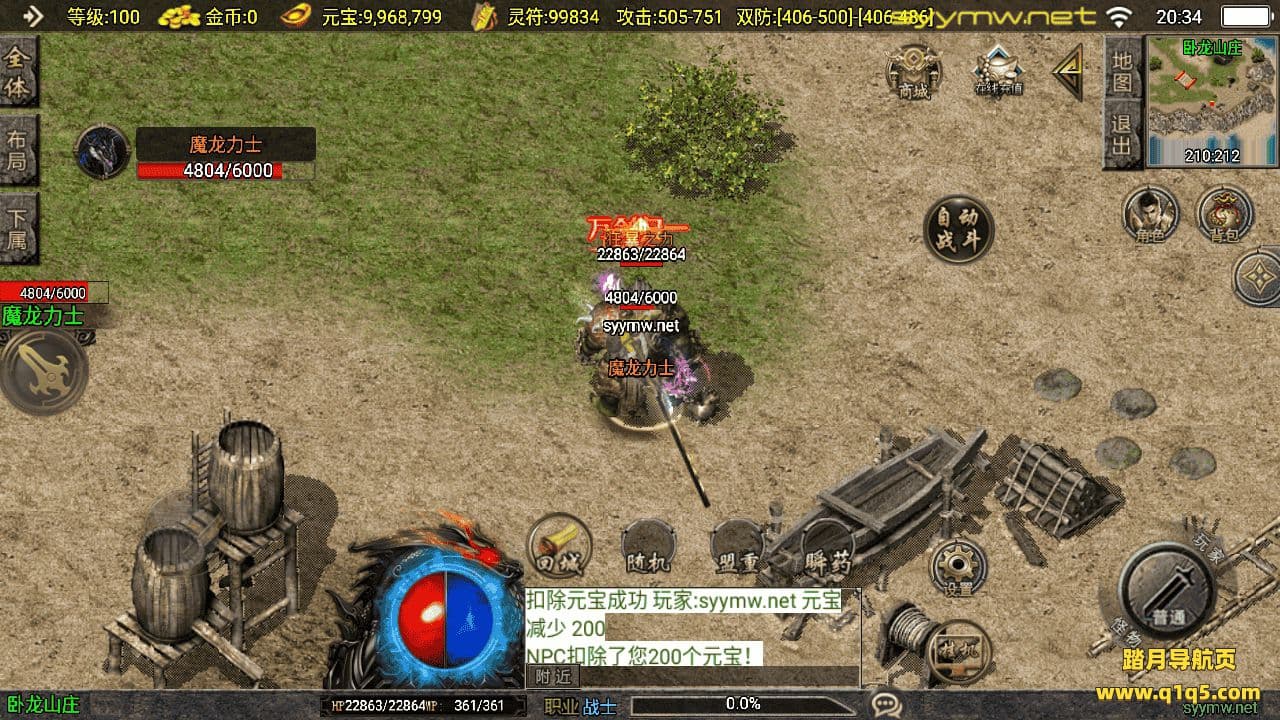This screenshot has height=720, width=1280.
Task: Toggle 自动战斗 auto battle
Action: [958, 229]
